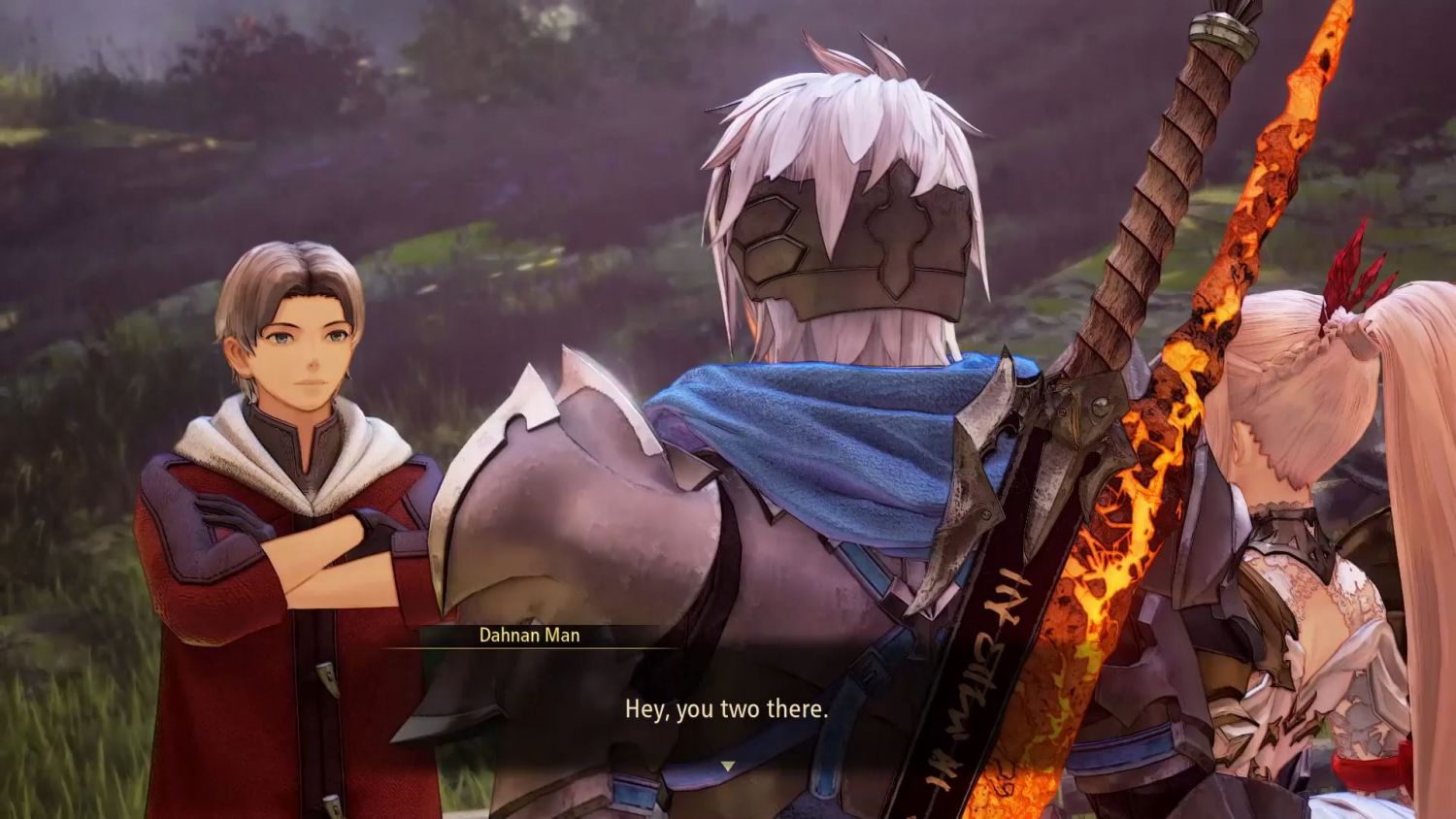Click the dialogue continue arrow indicator
Screen dimensions: 1456x819
[727, 767]
